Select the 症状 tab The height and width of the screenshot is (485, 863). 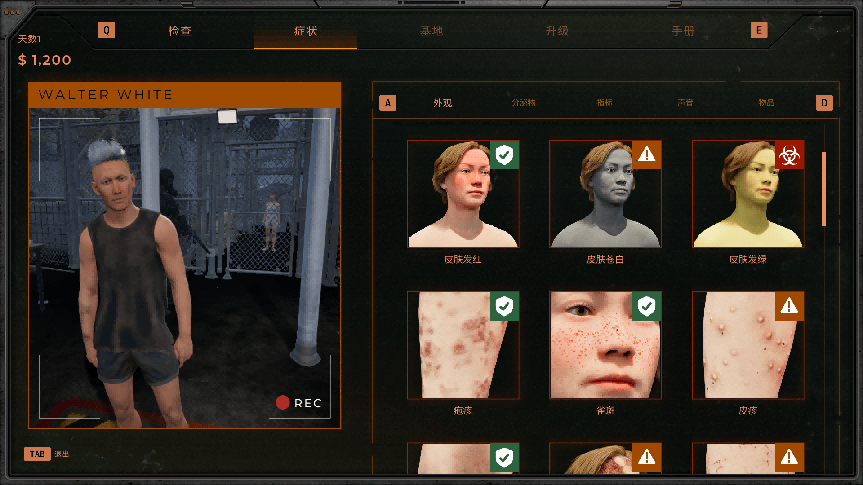coord(305,31)
